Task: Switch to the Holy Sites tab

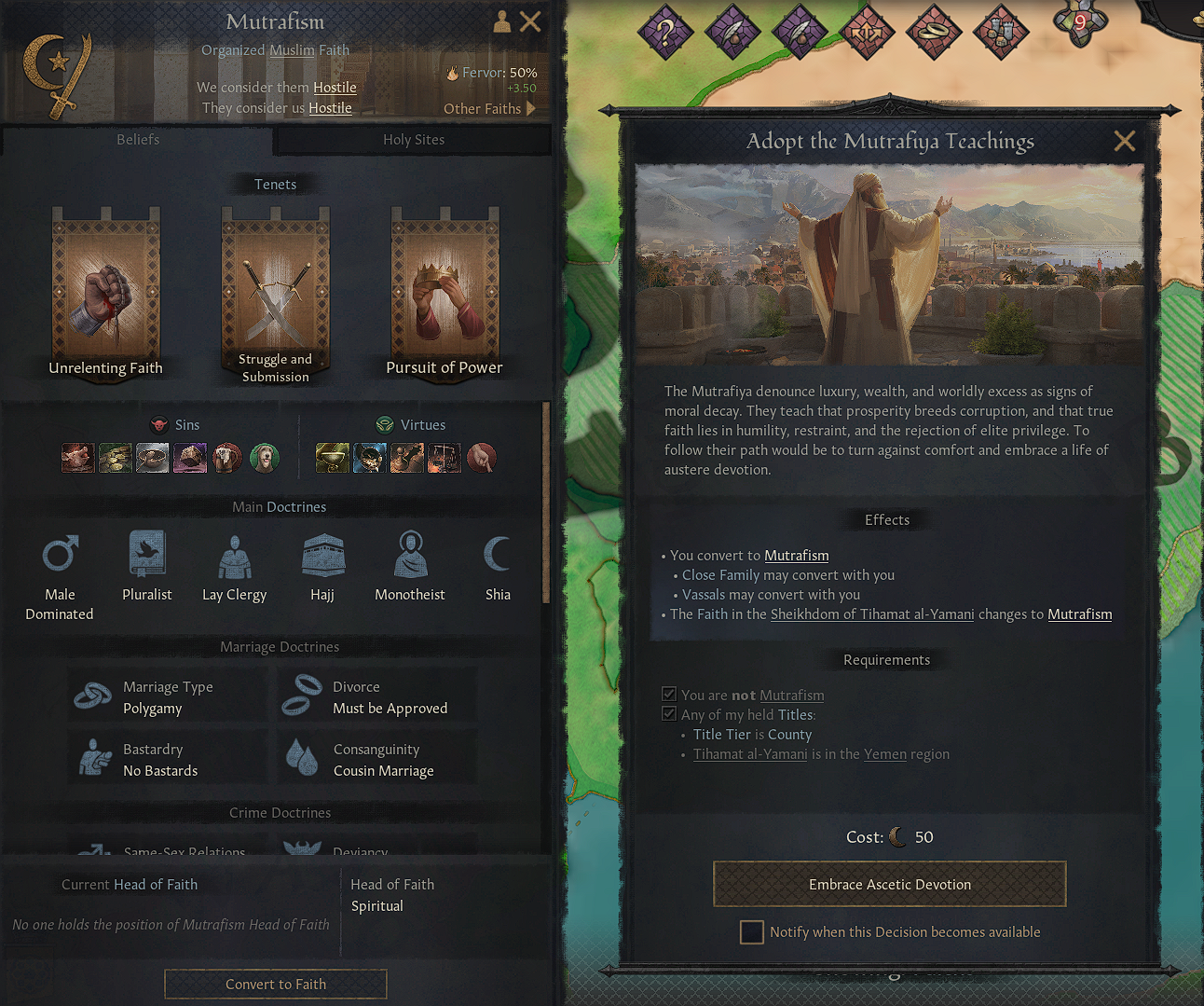Action: coord(413,140)
